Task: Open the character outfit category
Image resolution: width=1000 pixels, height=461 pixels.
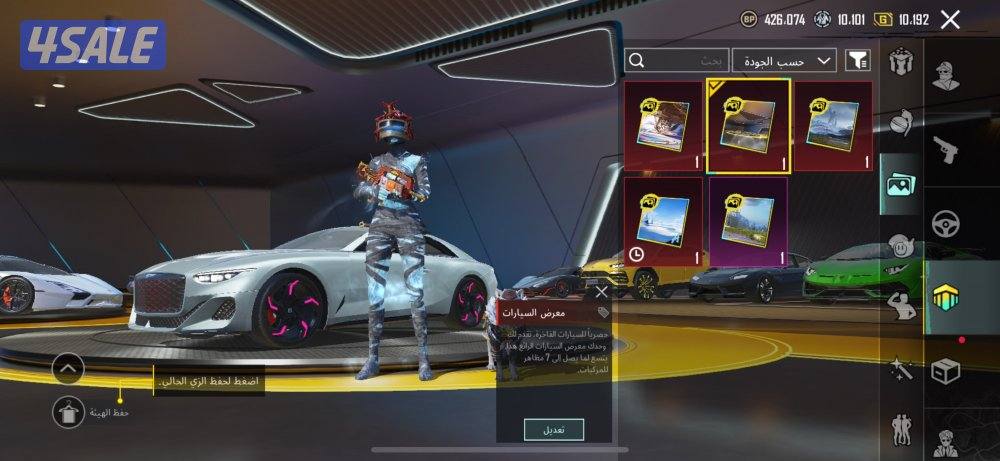Action: tap(945, 76)
